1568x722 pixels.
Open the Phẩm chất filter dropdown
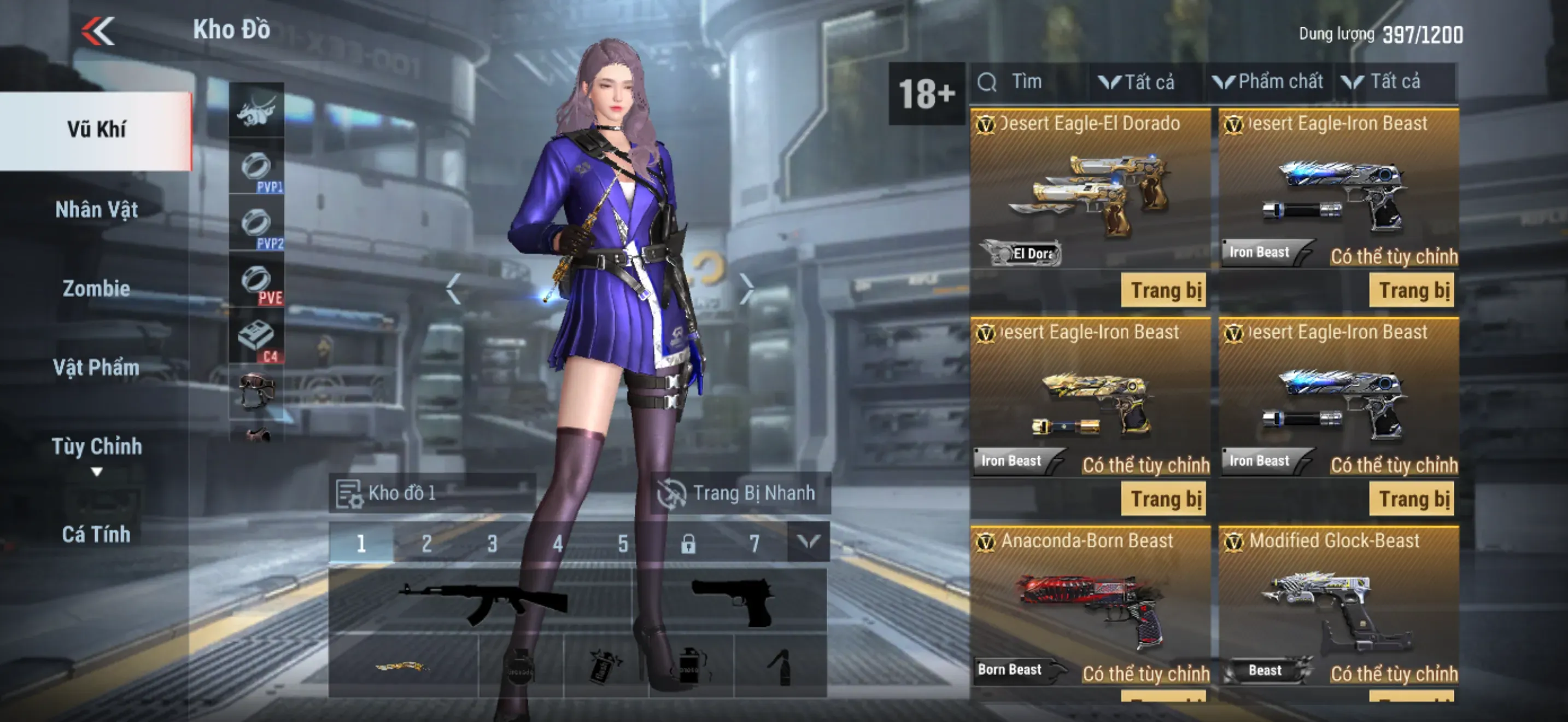coord(1268,82)
